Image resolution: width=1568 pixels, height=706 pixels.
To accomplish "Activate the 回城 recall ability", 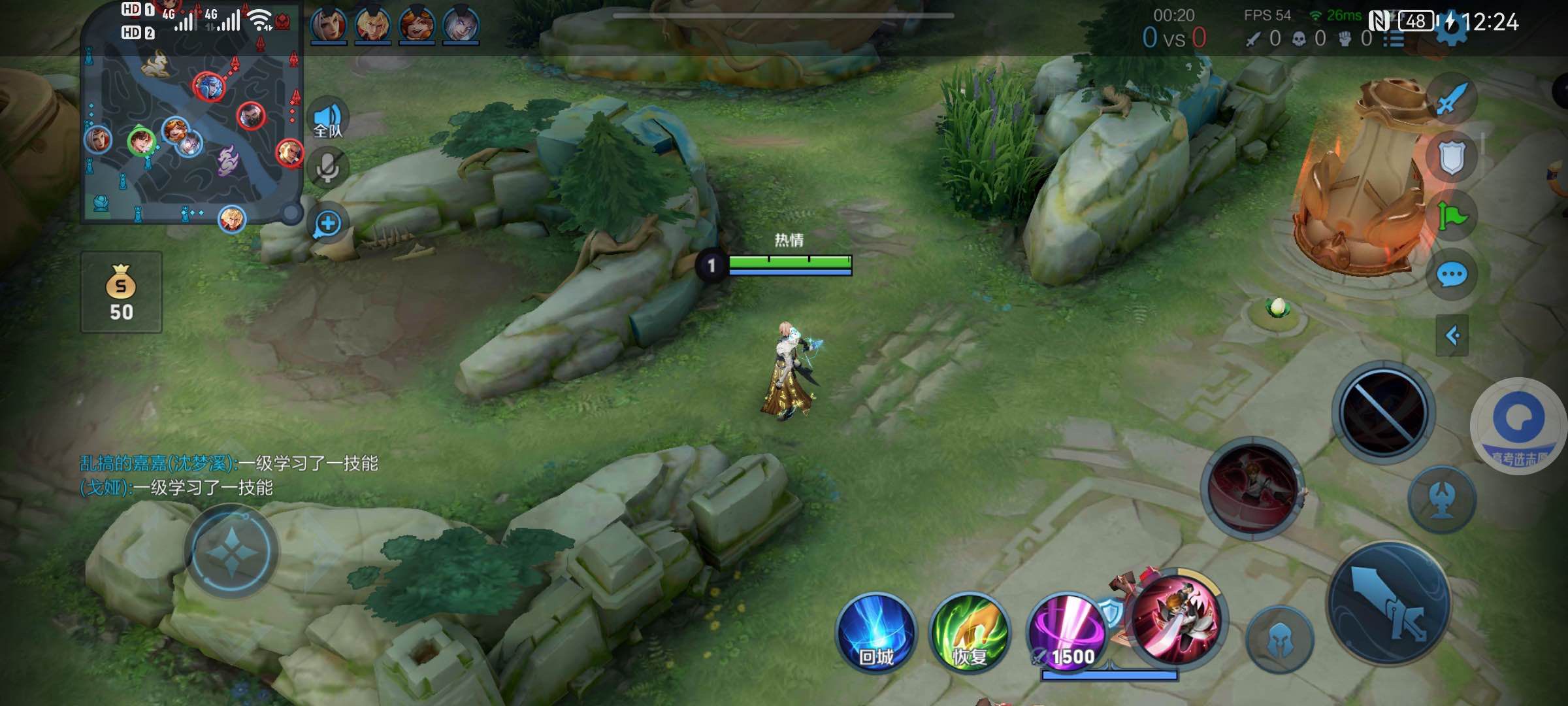I will [875, 632].
